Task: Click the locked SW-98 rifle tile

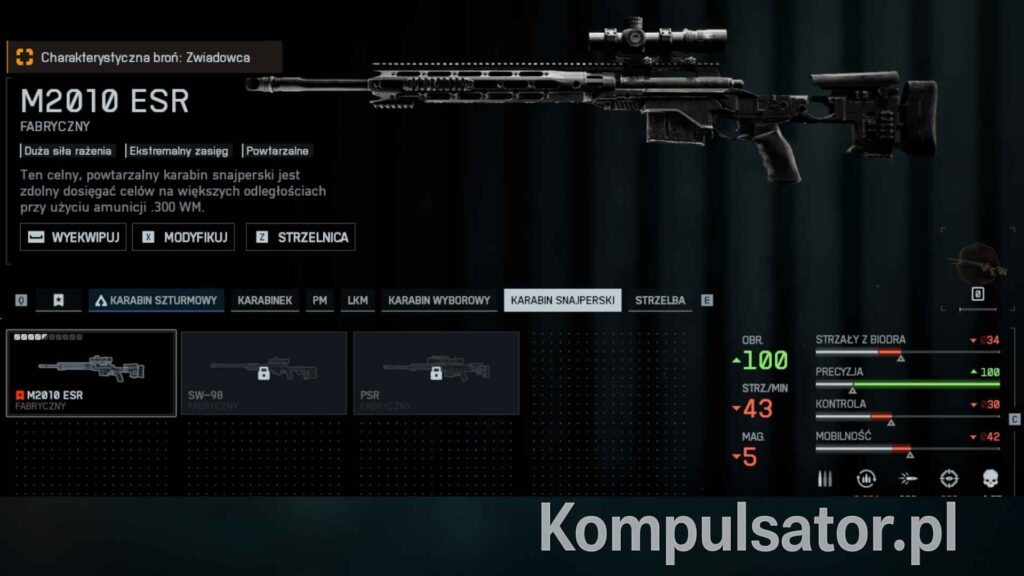Action: [264, 372]
